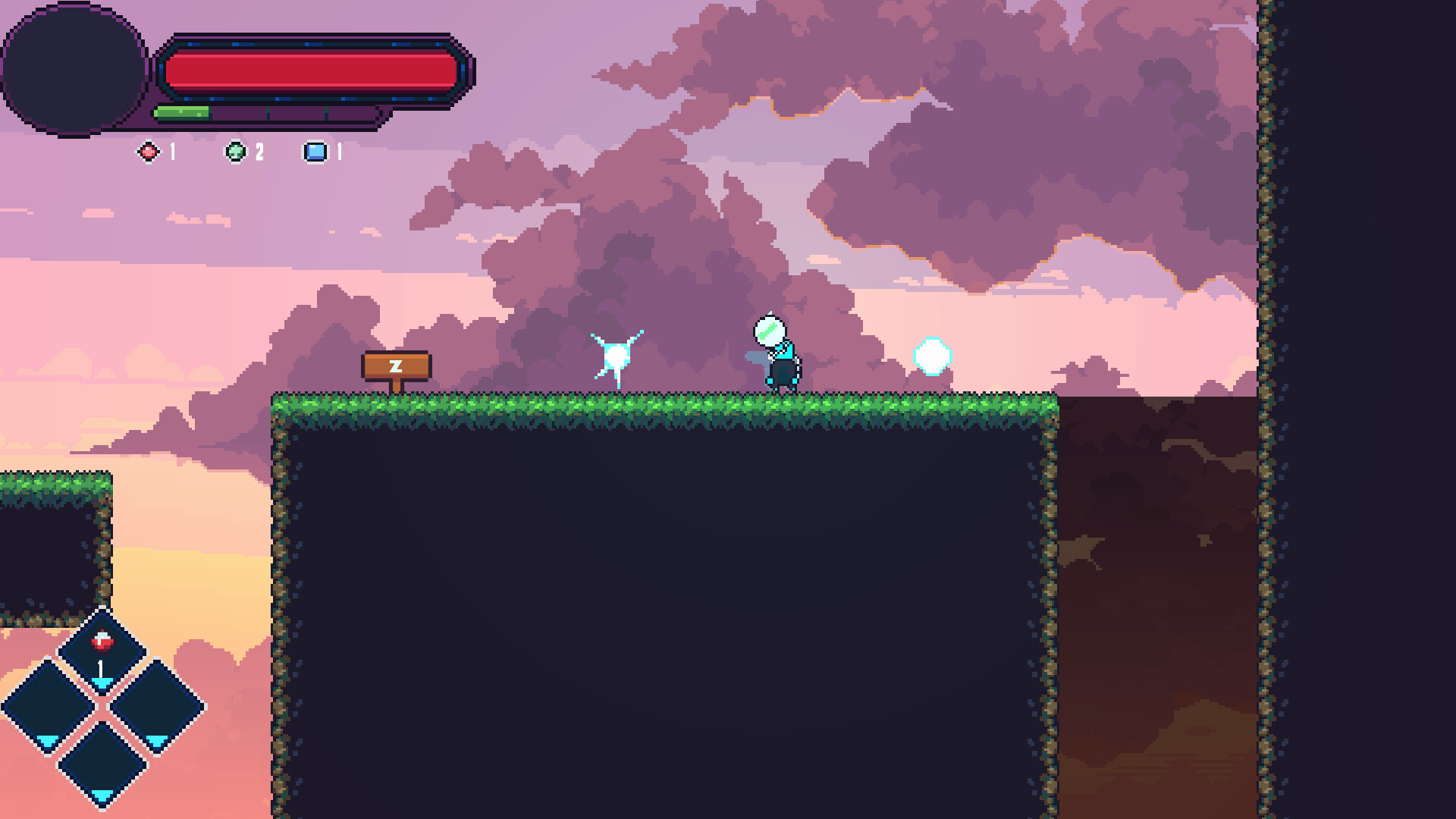The image size is (1456, 819).
Task: Expand the bottom diamond slot via its cyan arrow
Action: coord(102,794)
